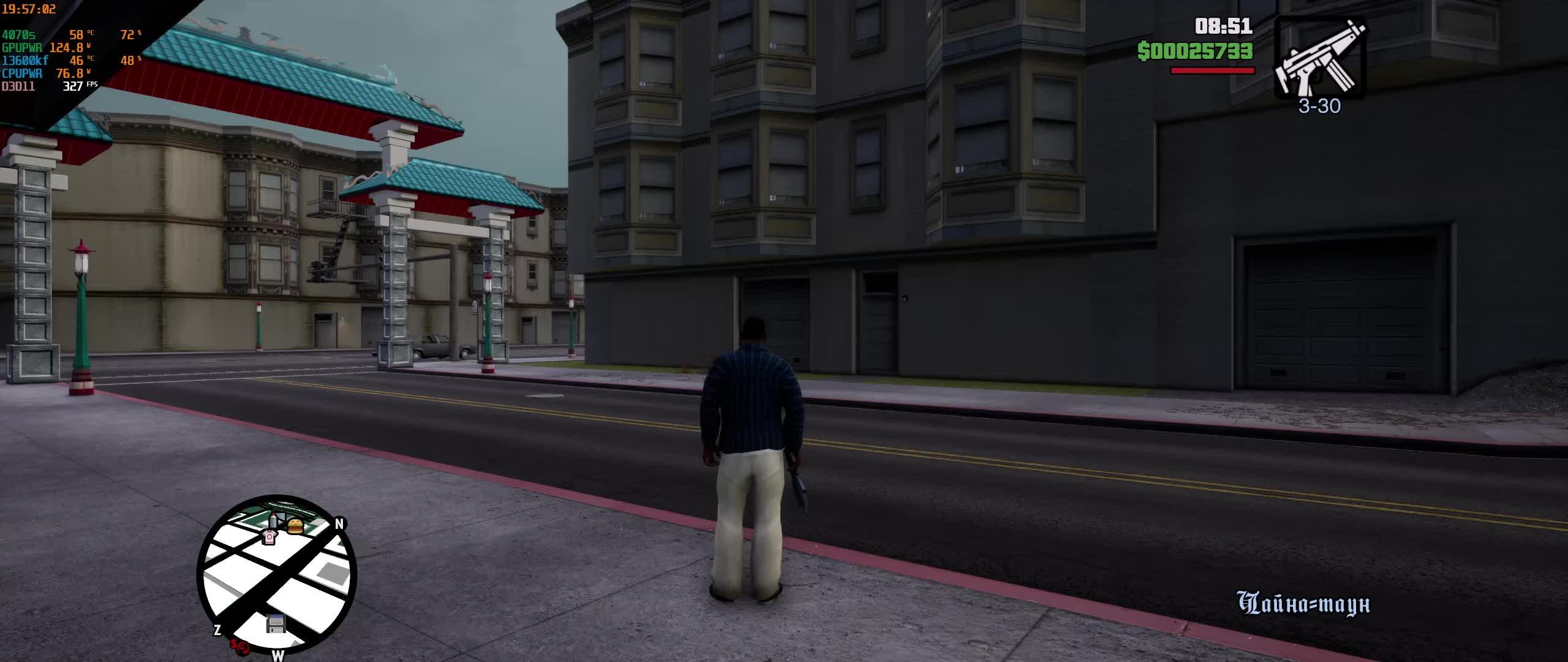Click the W compass letter below the minimap
1568x662 pixels.
277,656
